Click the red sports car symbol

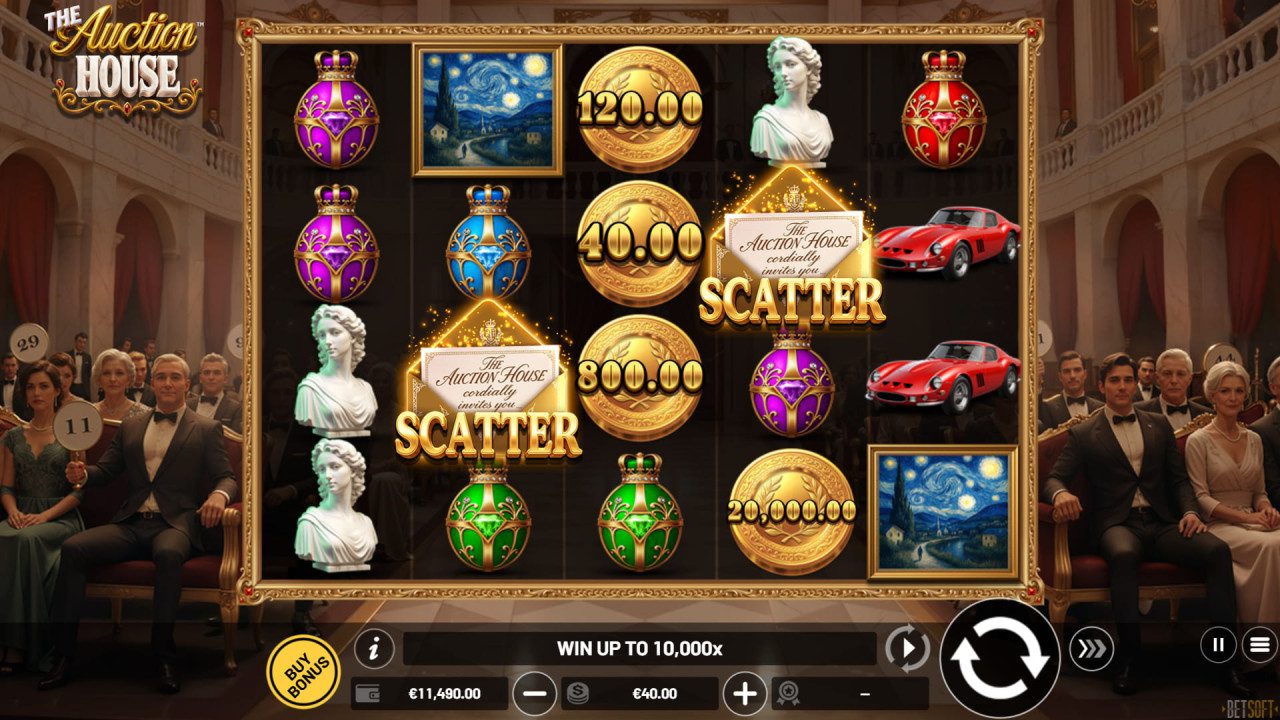[x=946, y=240]
